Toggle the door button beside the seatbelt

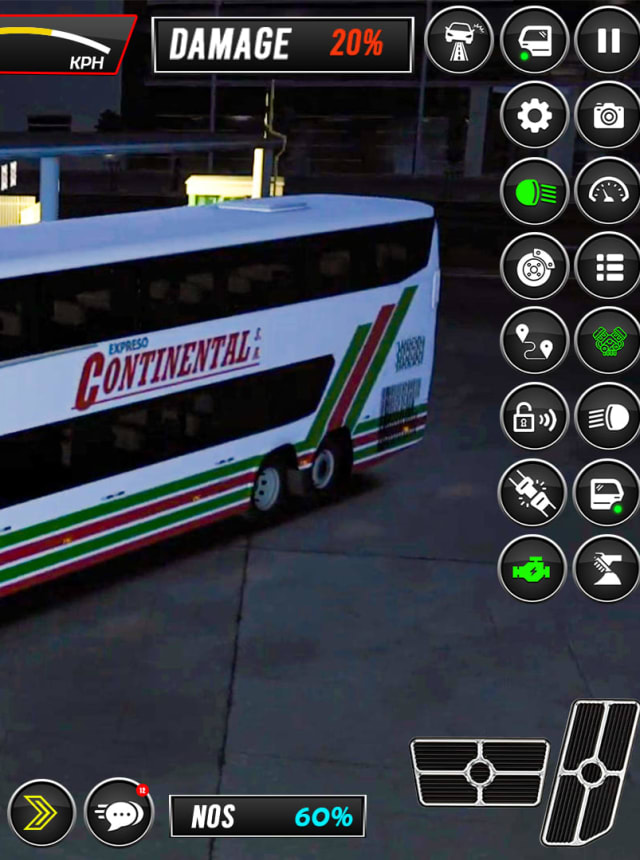point(608,492)
